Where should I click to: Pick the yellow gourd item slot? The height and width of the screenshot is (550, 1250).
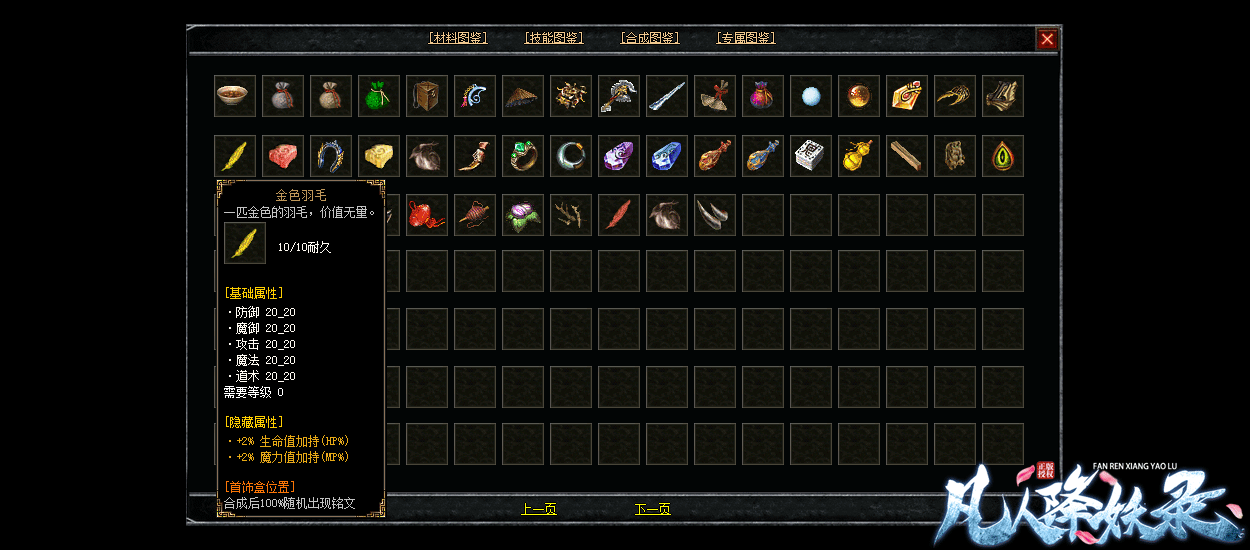859,156
